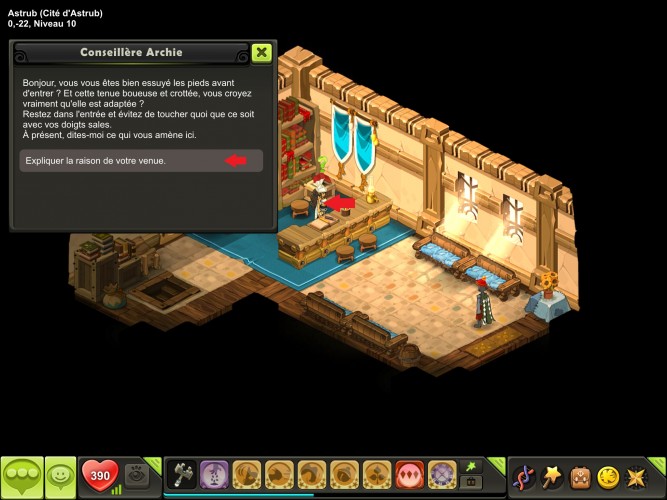Choose 'Expliquer la raison de votre venue'
The image size is (667, 500).
[x=141, y=161]
